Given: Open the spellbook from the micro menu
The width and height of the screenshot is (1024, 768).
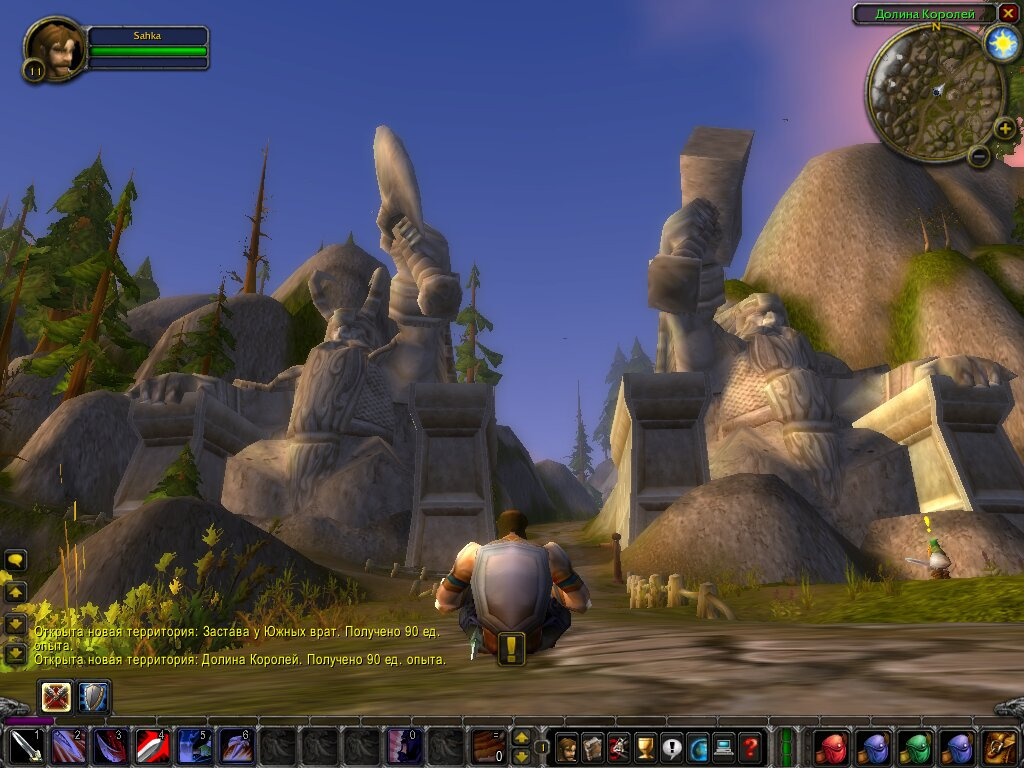Looking at the screenshot, I should (x=593, y=747).
